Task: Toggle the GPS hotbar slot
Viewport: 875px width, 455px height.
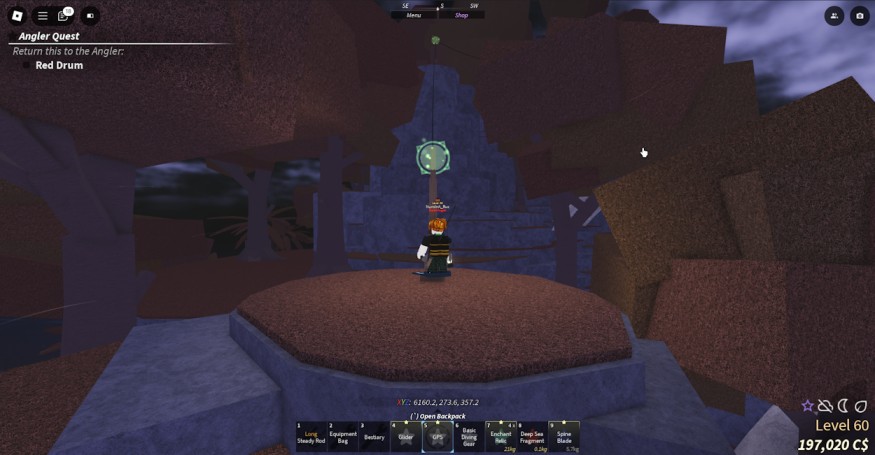Action: [x=437, y=436]
